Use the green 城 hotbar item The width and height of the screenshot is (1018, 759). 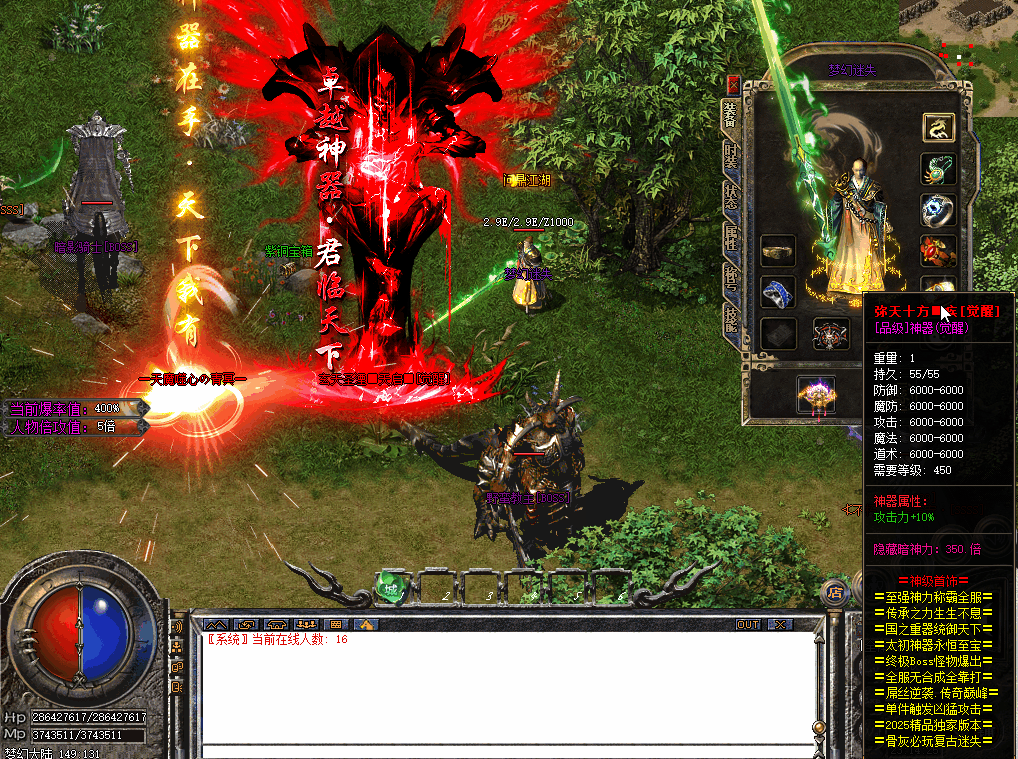pos(391,589)
